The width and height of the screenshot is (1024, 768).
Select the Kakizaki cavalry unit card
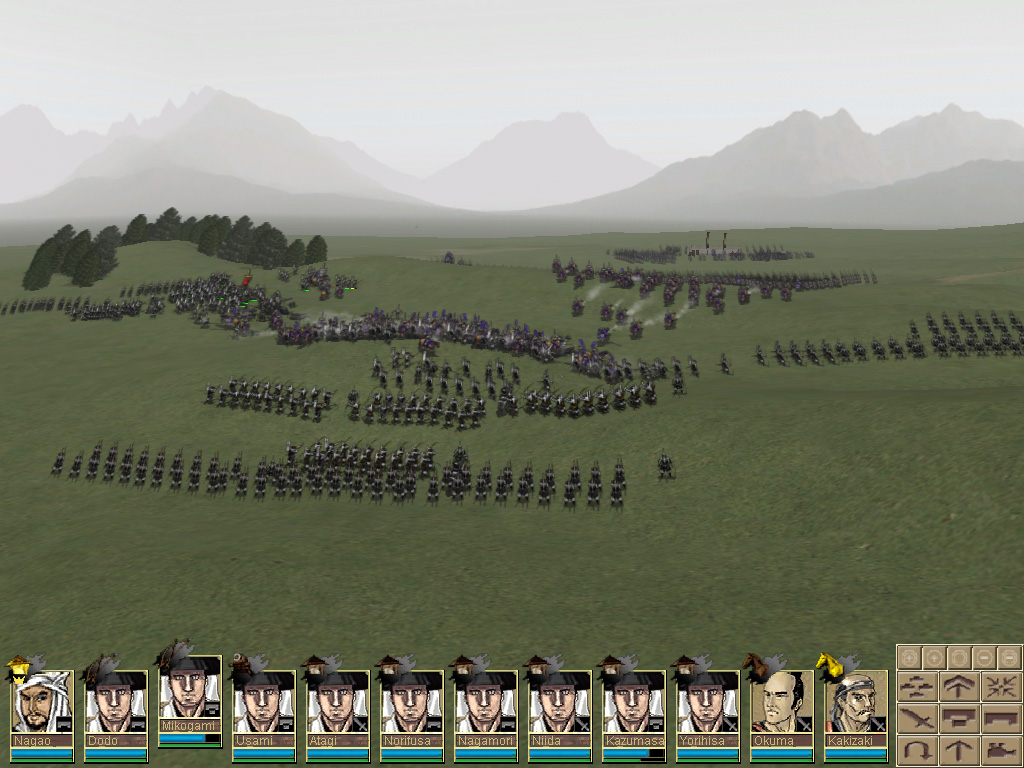click(856, 705)
